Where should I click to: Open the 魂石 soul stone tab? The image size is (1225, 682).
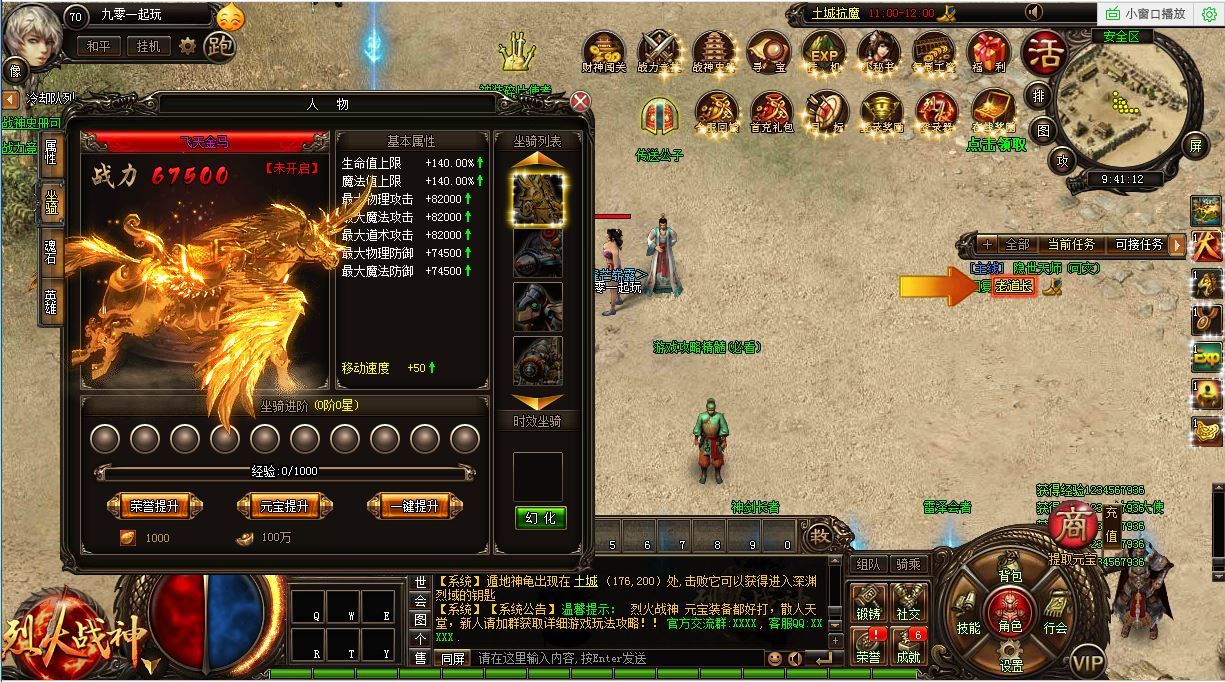pos(50,250)
